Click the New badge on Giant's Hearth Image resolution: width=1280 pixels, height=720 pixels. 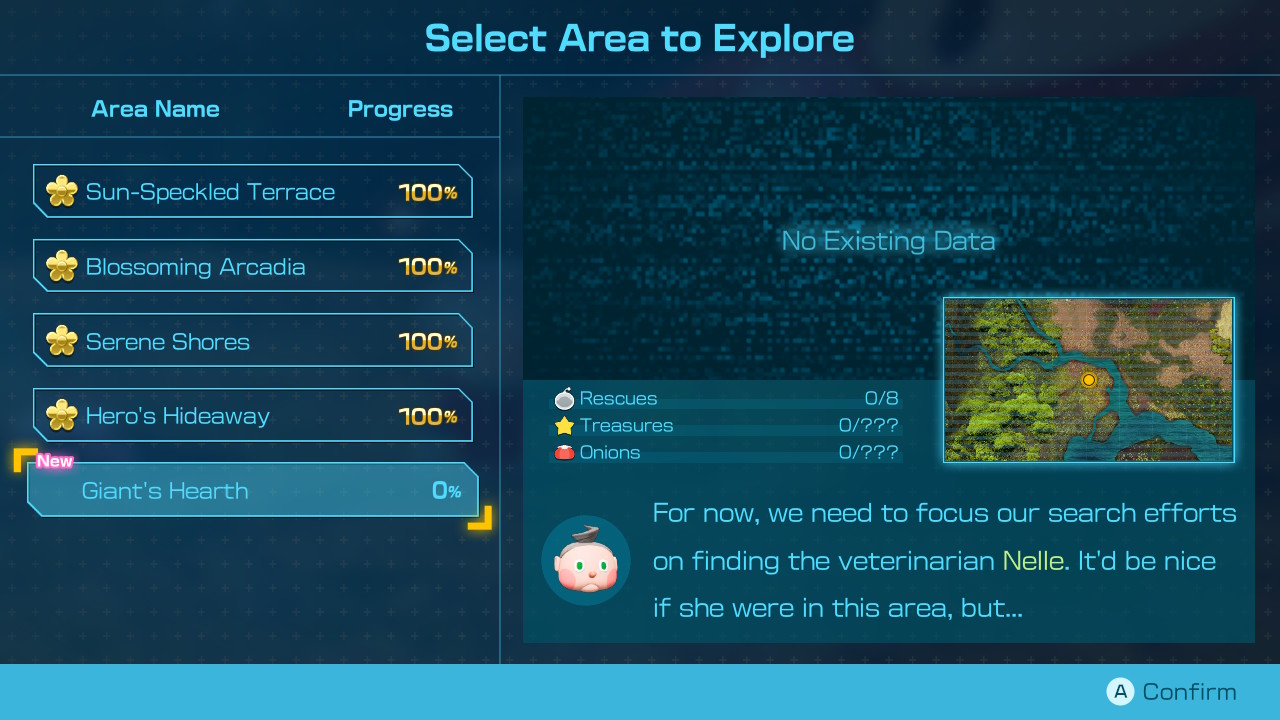click(x=55, y=461)
